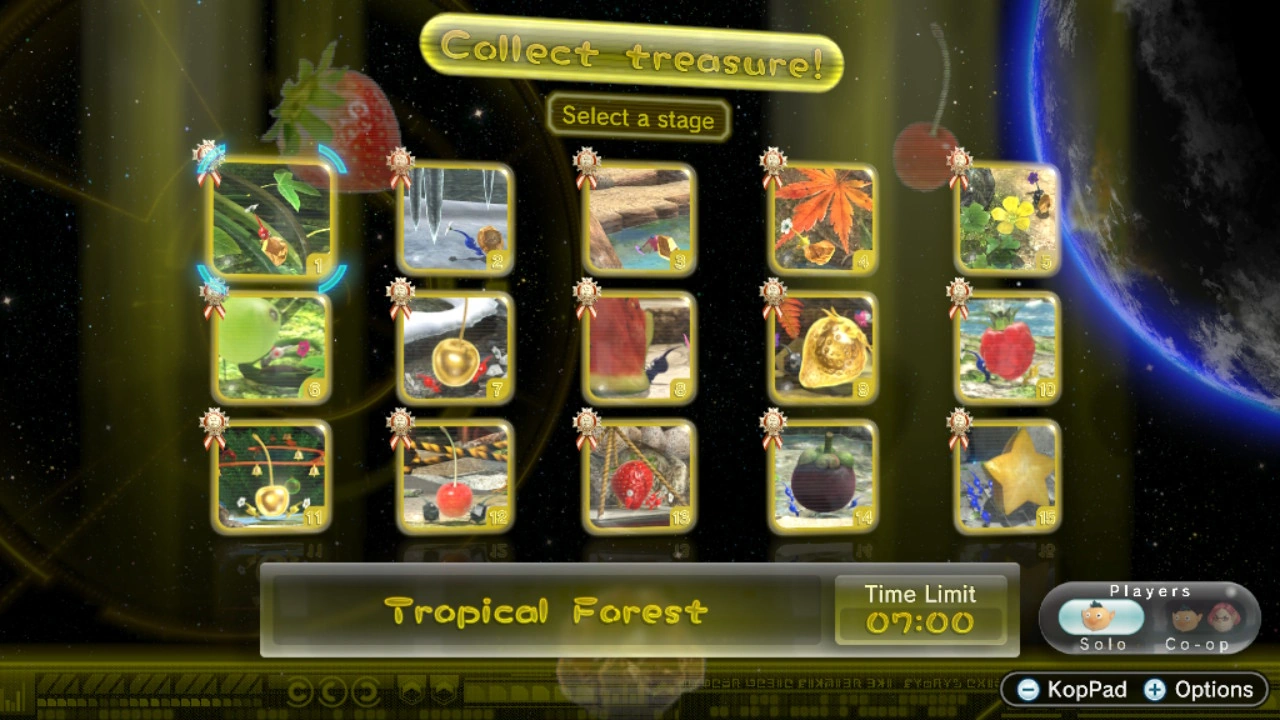Open the KopPad with the minus button
The height and width of the screenshot is (720, 1280).
1068,690
